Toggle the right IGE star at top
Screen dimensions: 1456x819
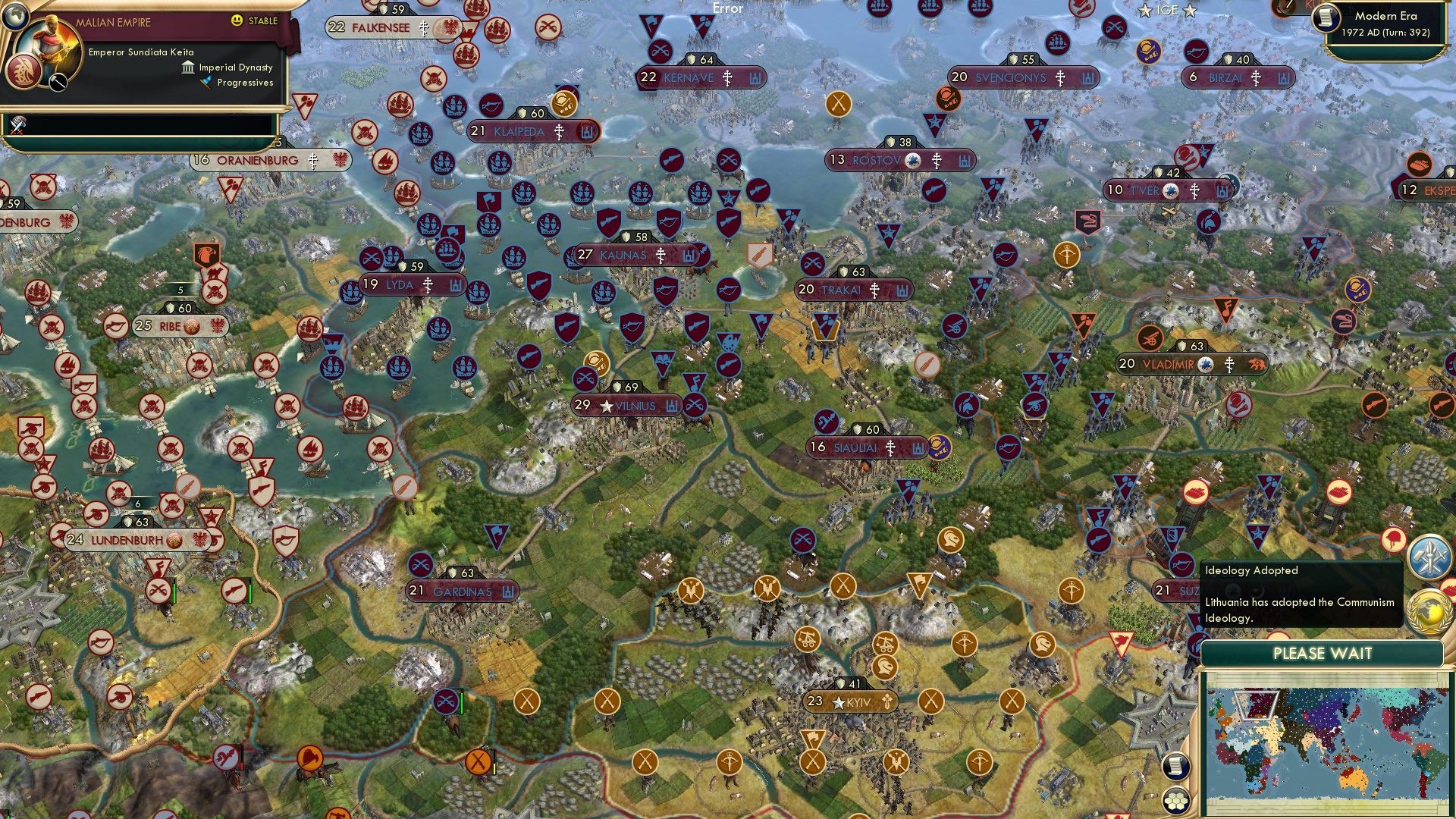tap(1191, 11)
